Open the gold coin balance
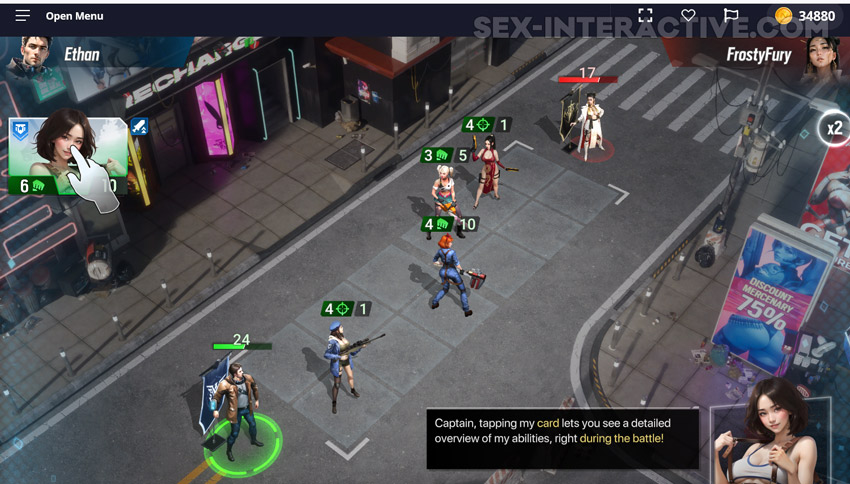 coord(805,16)
